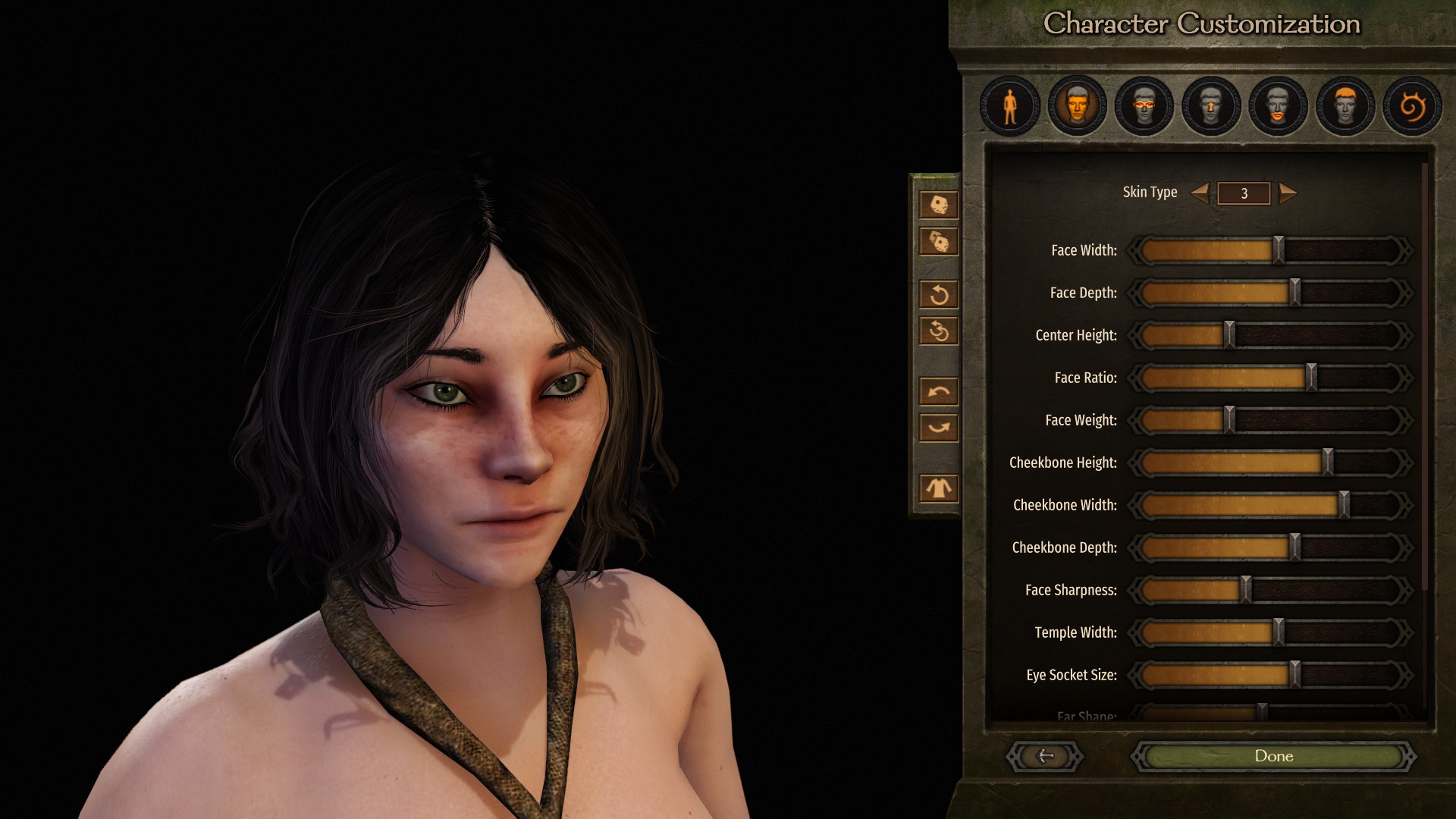Confirm character with the Done button
The image size is (1456, 819).
(1273, 756)
